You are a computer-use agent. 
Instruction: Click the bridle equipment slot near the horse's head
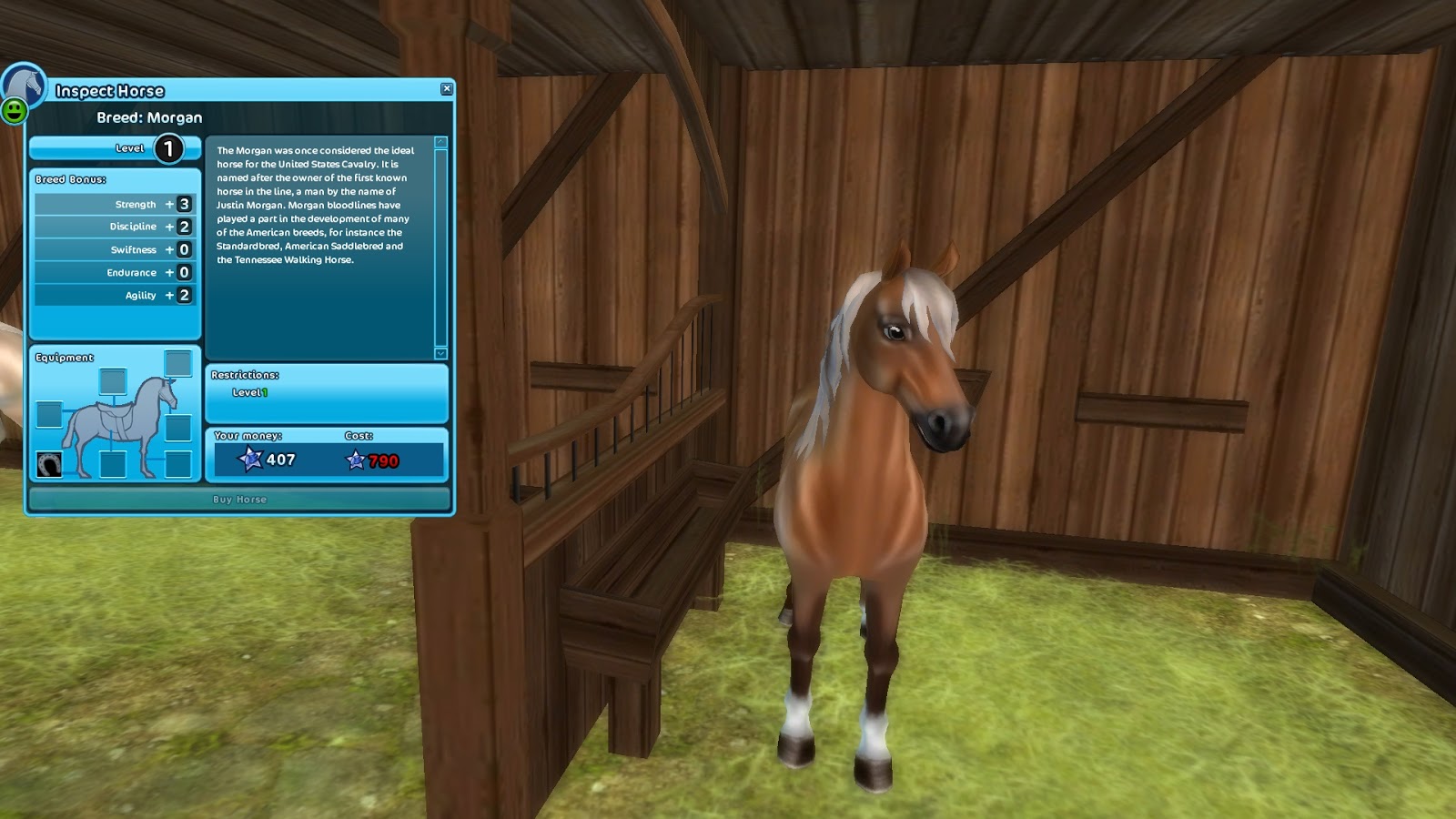(177, 364)
